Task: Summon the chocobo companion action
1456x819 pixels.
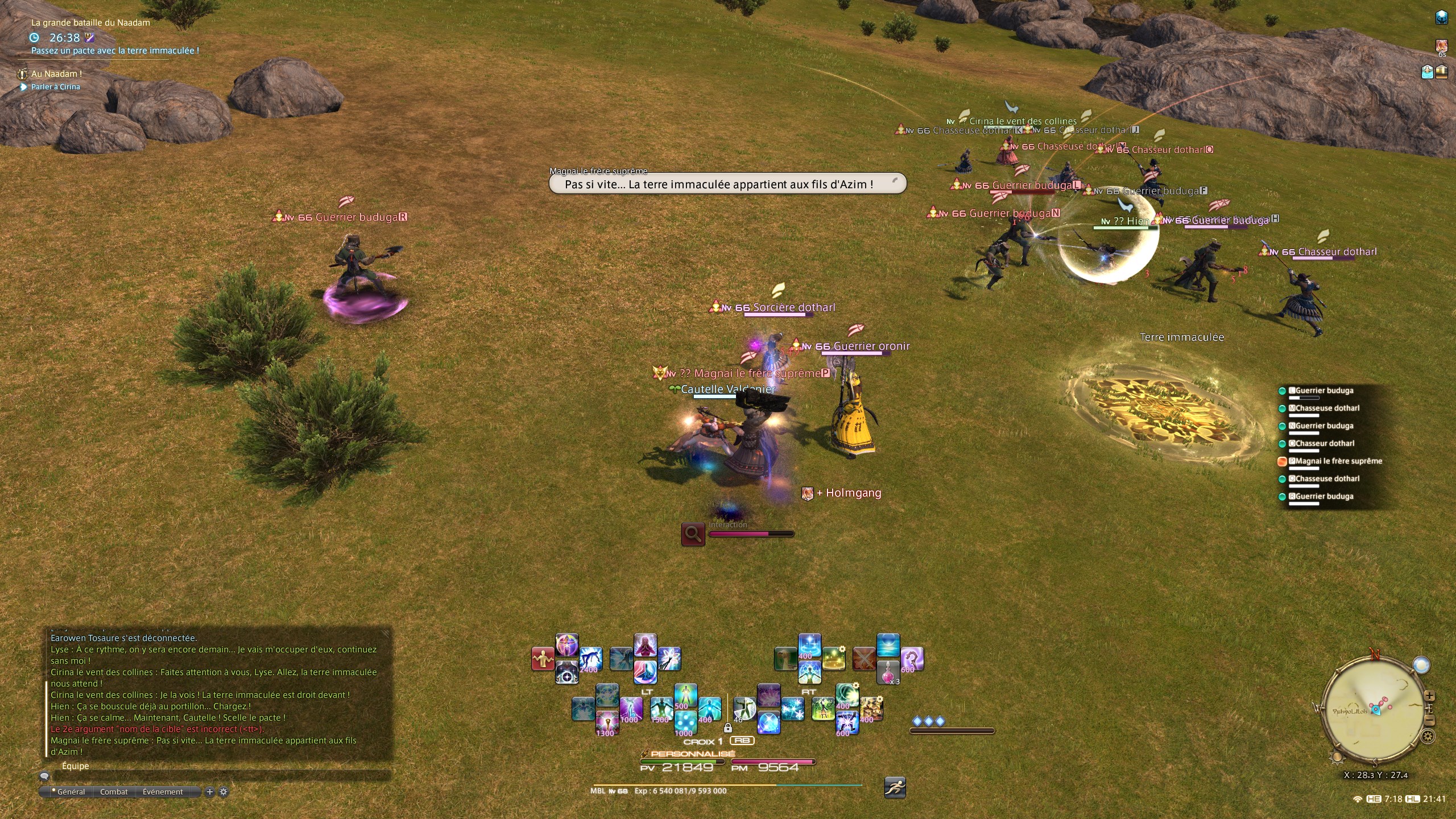Action: click(x=785, y=659)
